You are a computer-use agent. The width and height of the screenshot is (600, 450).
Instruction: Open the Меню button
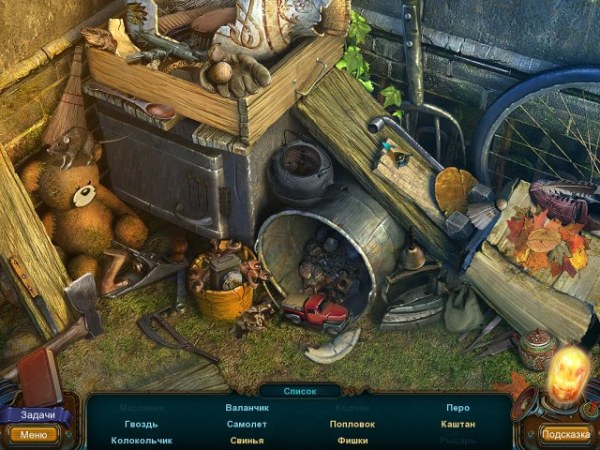[33, 434]
